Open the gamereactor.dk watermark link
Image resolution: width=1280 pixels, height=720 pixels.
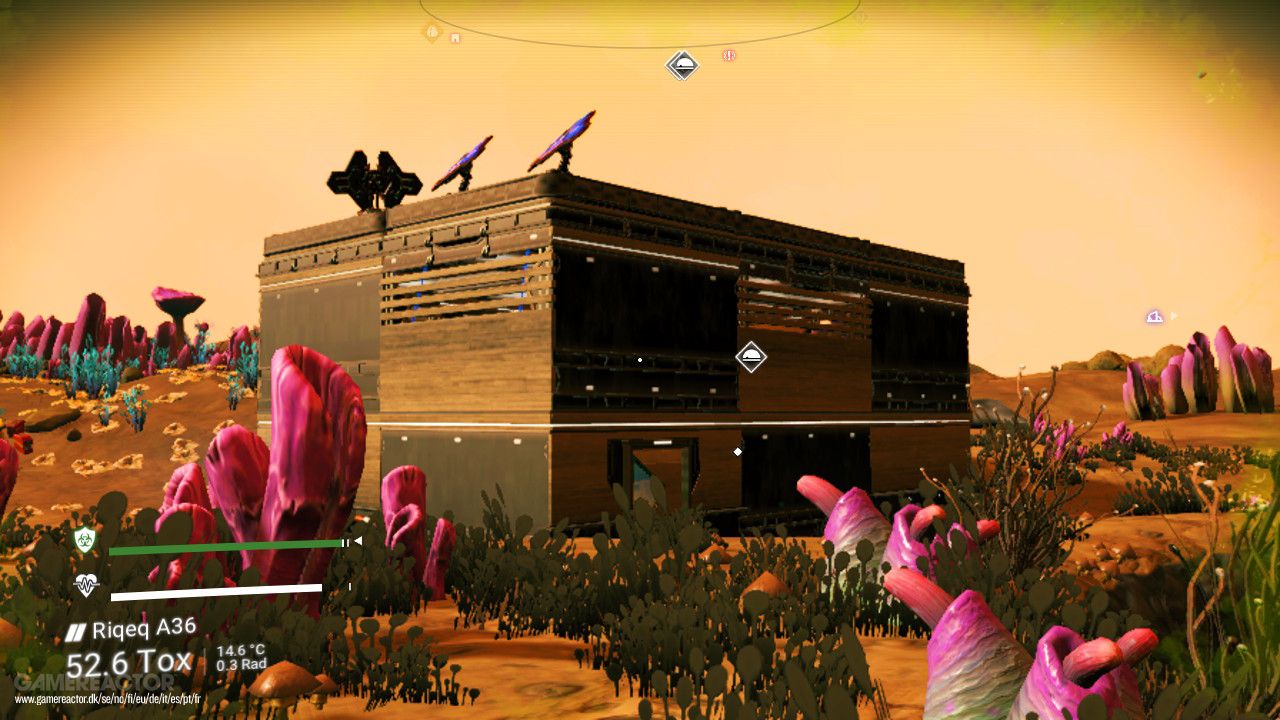point(108,699)
